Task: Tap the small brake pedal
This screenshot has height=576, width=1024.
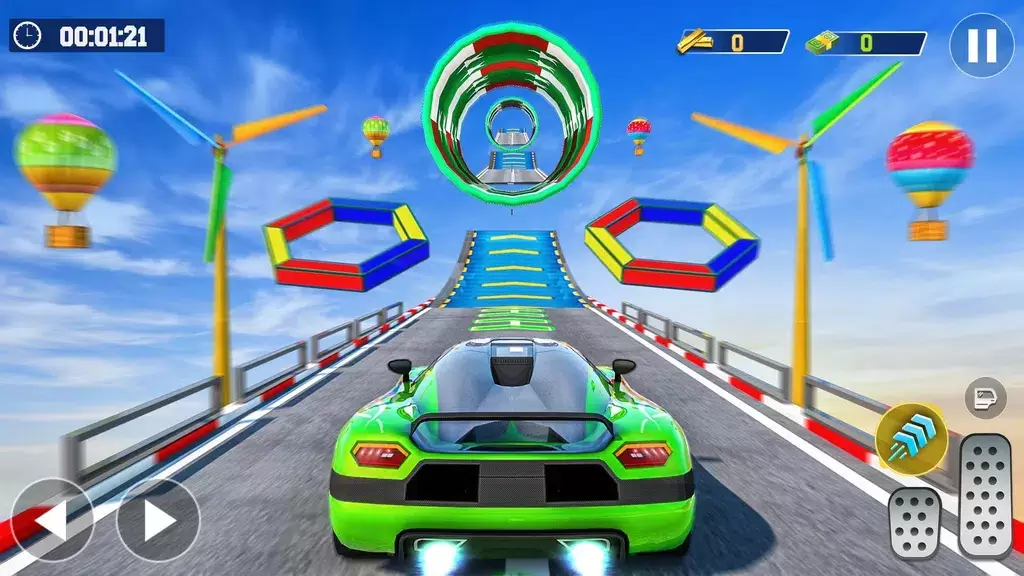Action: [x=914, y=523]
